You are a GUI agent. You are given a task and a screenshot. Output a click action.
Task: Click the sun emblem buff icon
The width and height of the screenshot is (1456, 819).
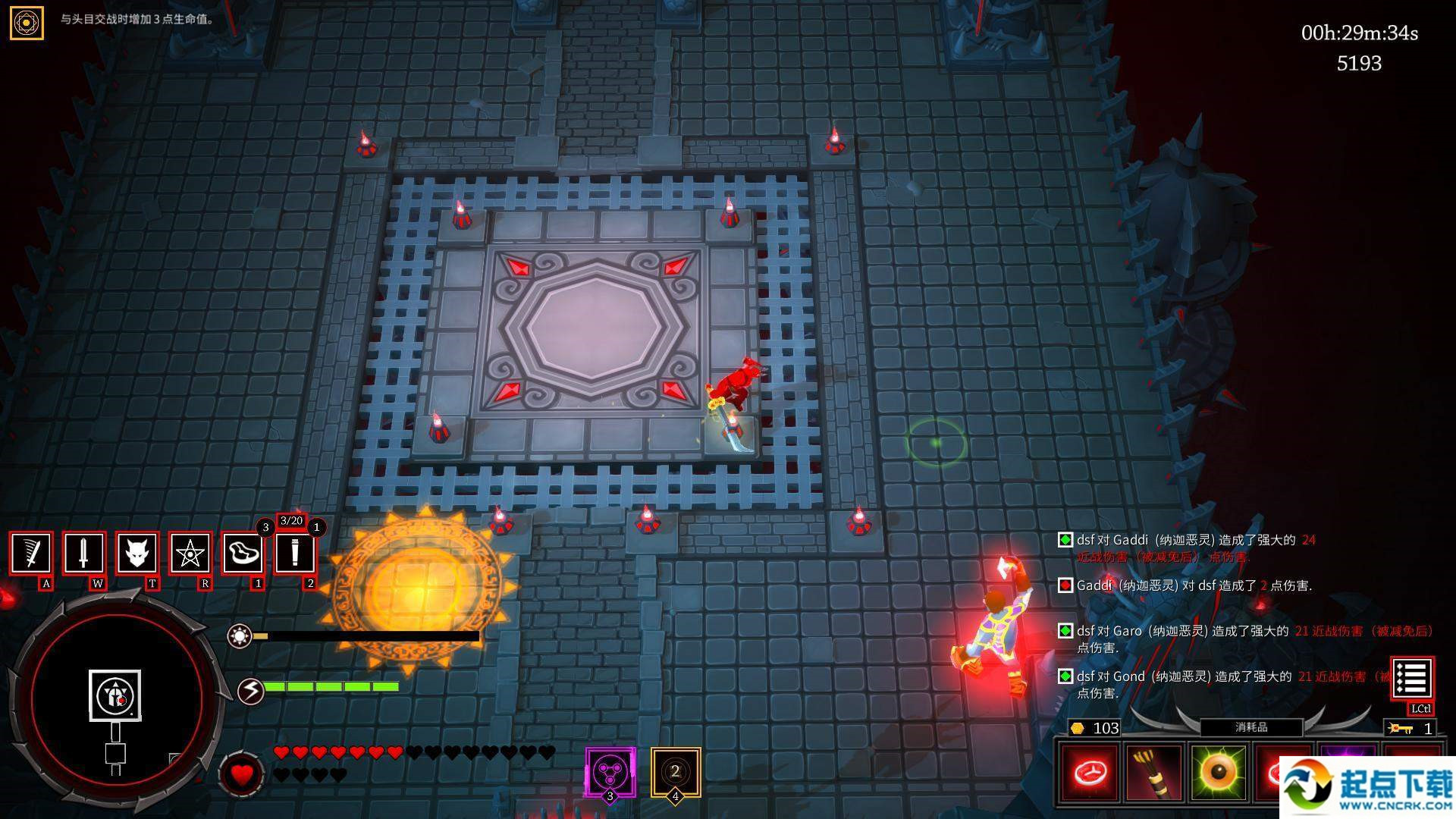pyautogui.click(x=240, y=635)
